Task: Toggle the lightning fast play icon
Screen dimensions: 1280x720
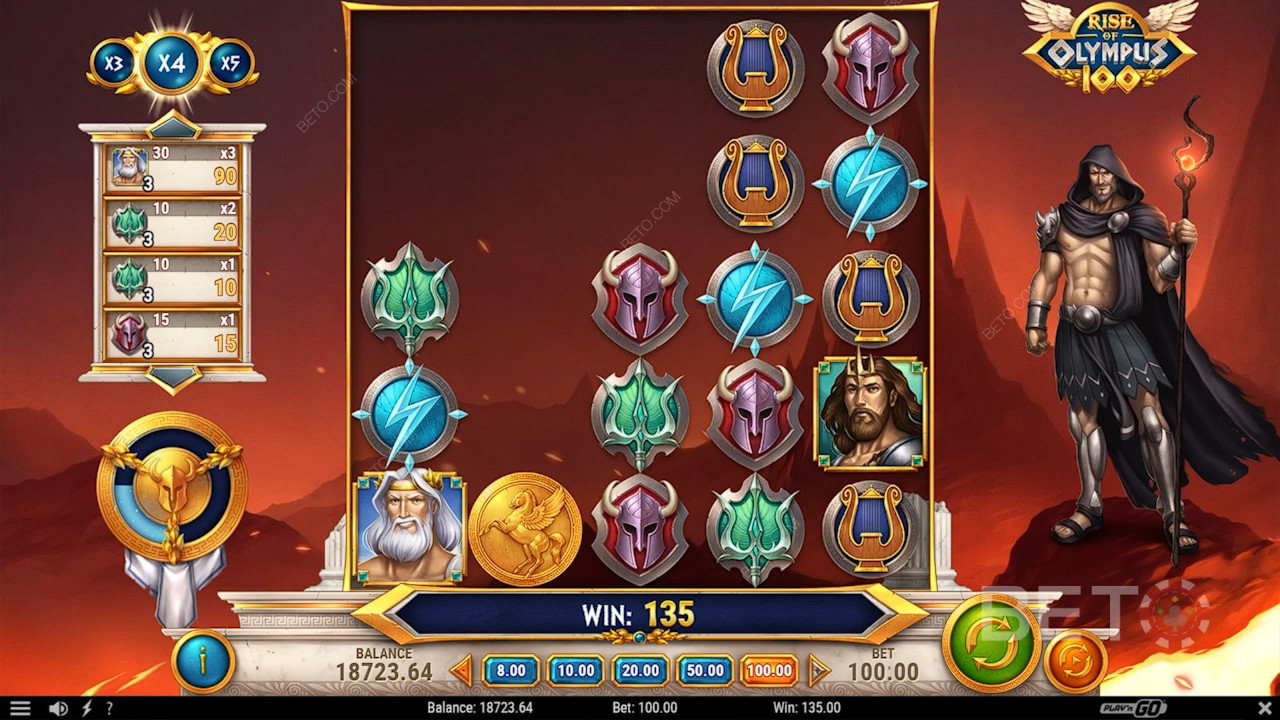Action: (86, 708)
